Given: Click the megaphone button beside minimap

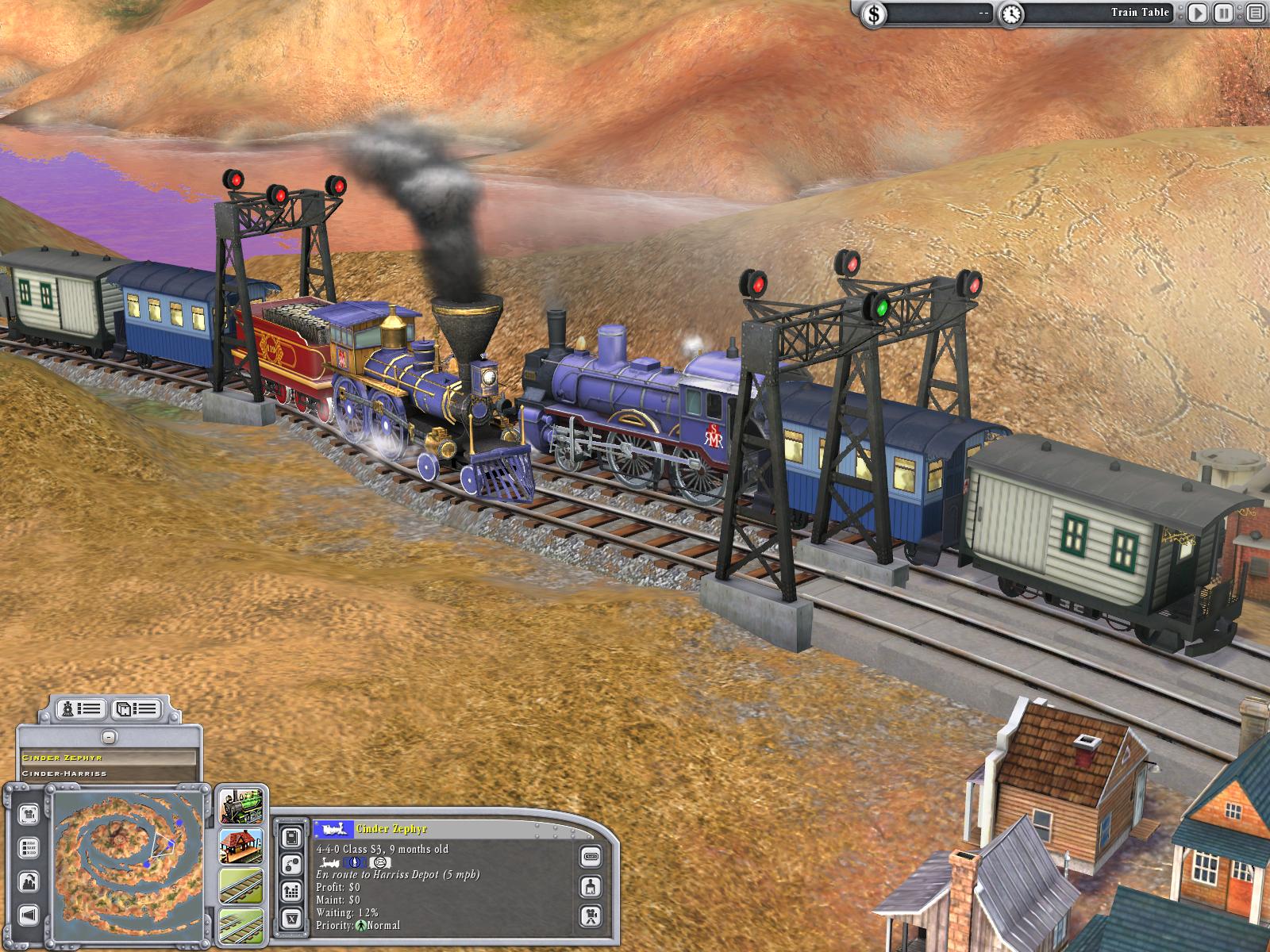Looking at the screenshot, I should [29, 916].
